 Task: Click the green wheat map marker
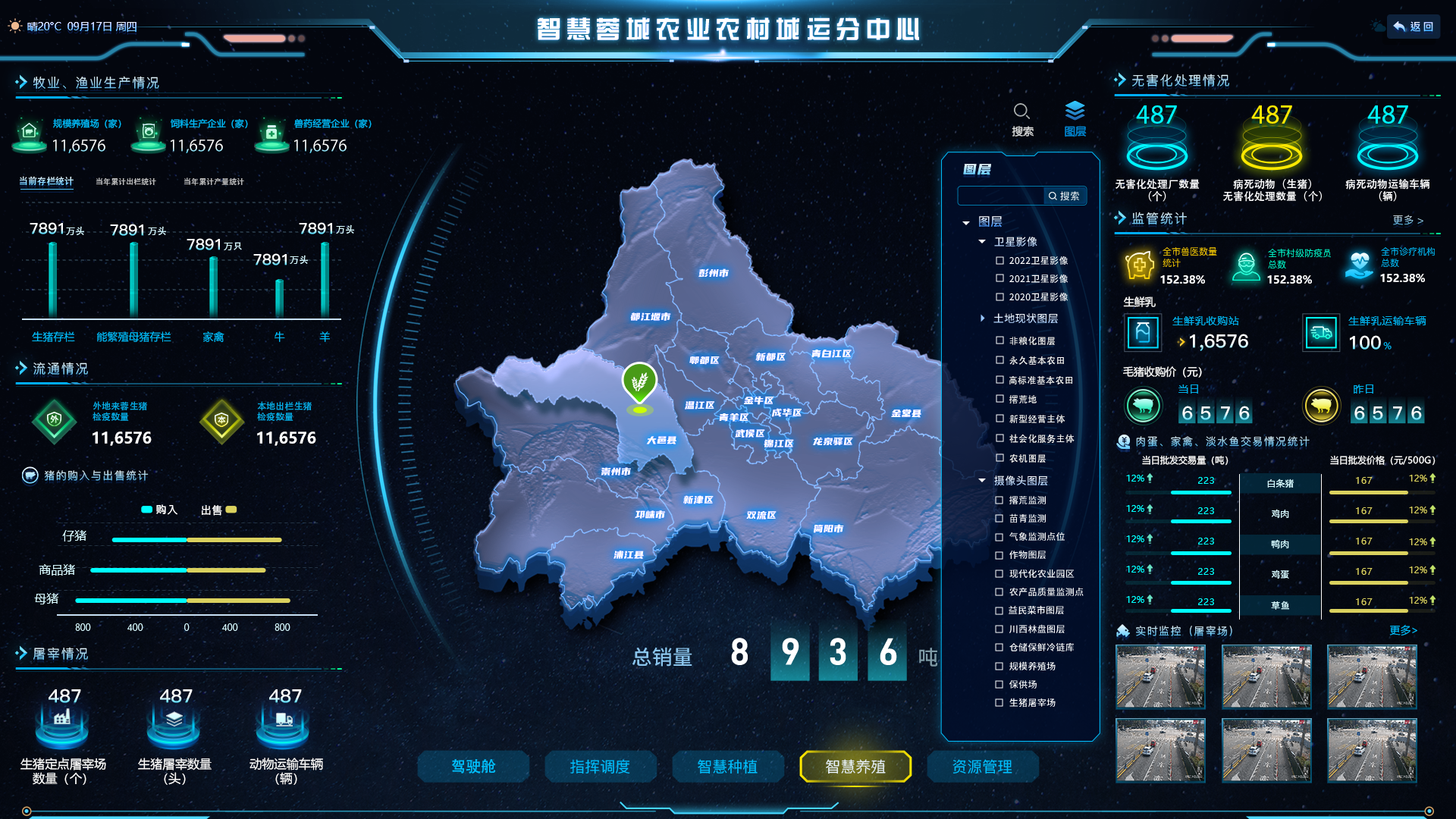click(639, 381)
